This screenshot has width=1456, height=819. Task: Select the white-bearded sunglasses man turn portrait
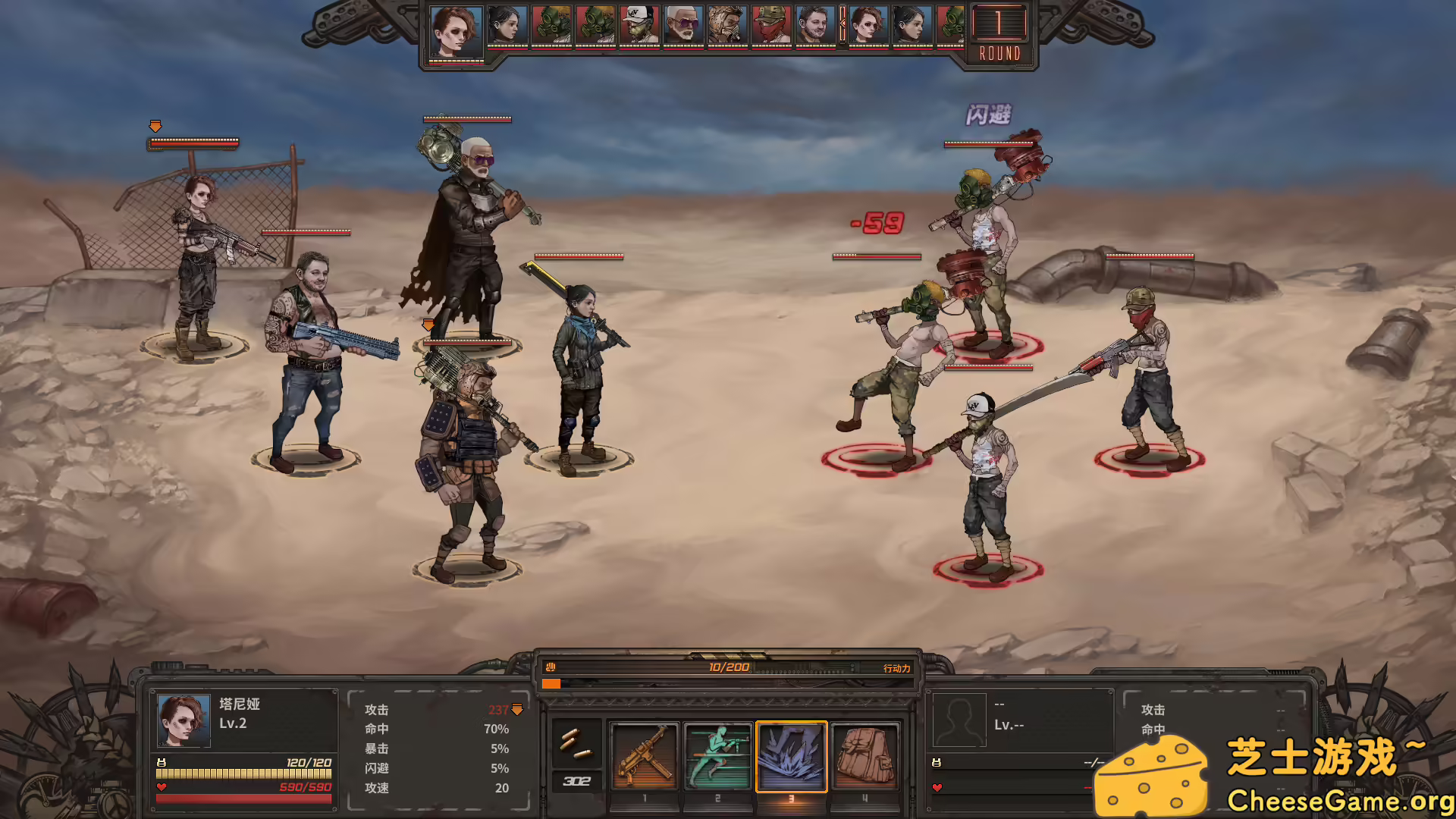tap(683, 26)
